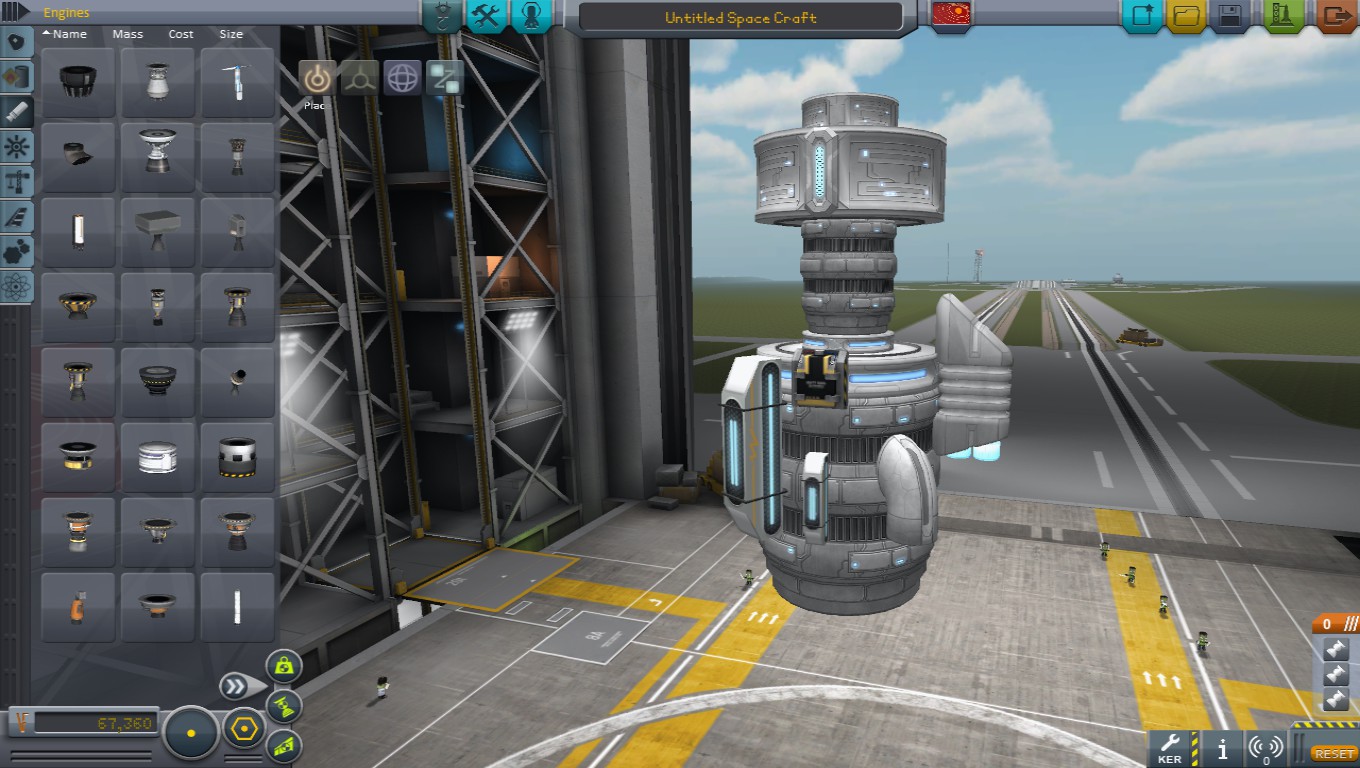Open the Crew assignment tab

click(530, 16)
